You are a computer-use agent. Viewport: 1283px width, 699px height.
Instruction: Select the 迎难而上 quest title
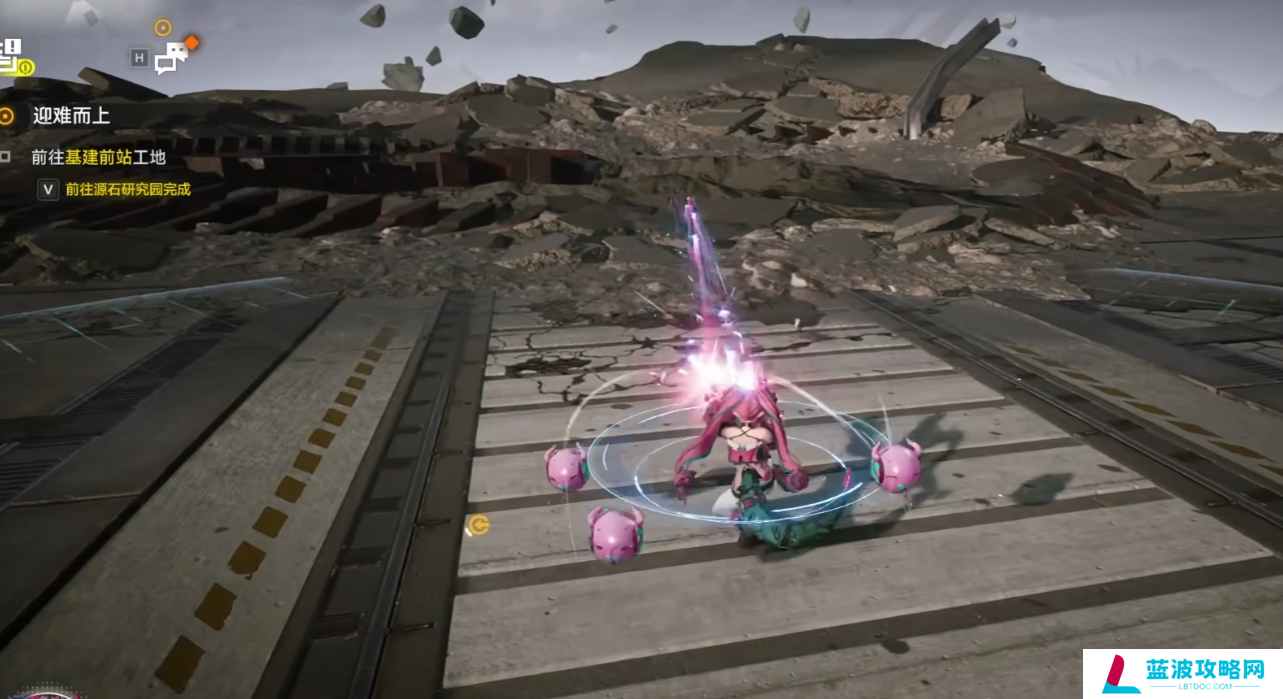pyautogui.click(x=70, y=116)
